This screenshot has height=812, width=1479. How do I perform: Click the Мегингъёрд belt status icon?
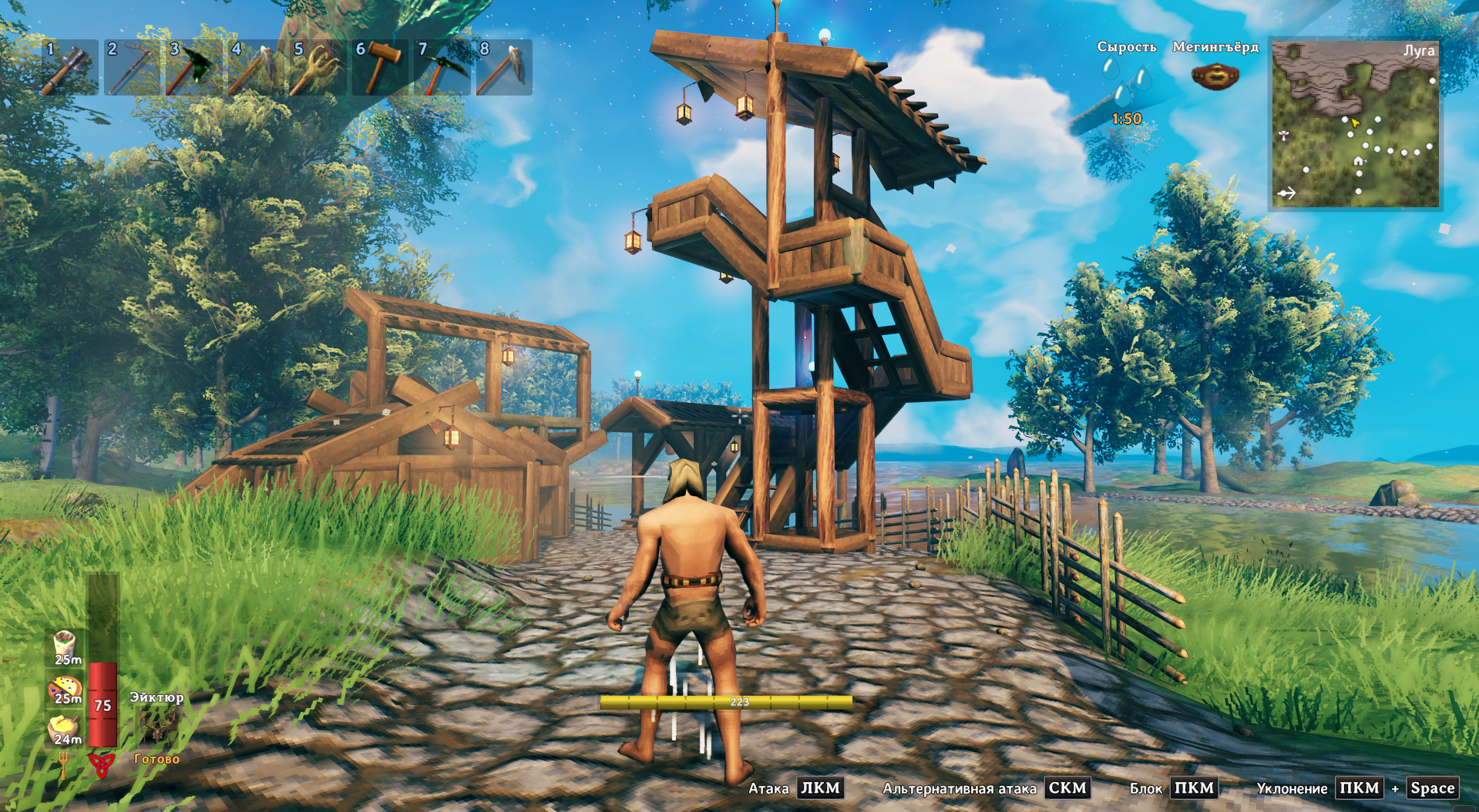click(x=1215, y=76)
